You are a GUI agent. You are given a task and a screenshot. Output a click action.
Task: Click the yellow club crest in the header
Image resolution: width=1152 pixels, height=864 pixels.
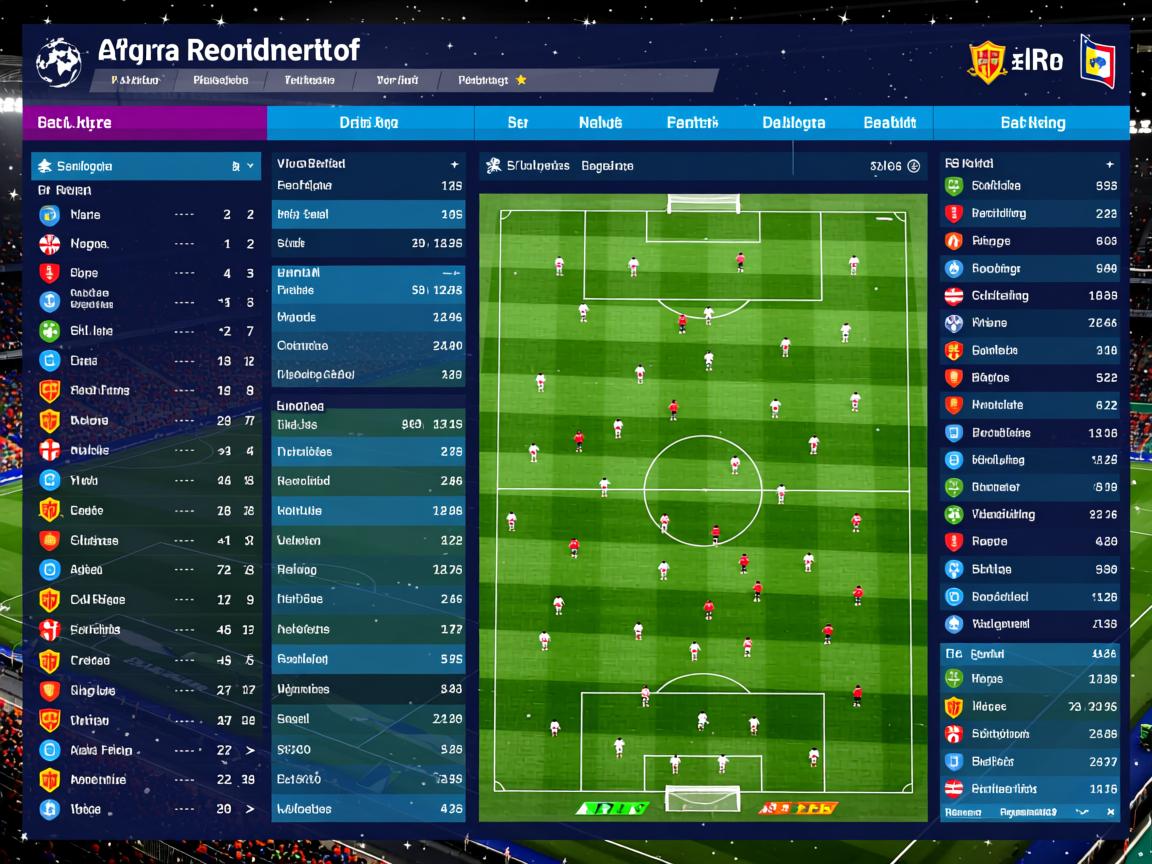(986, 62)
